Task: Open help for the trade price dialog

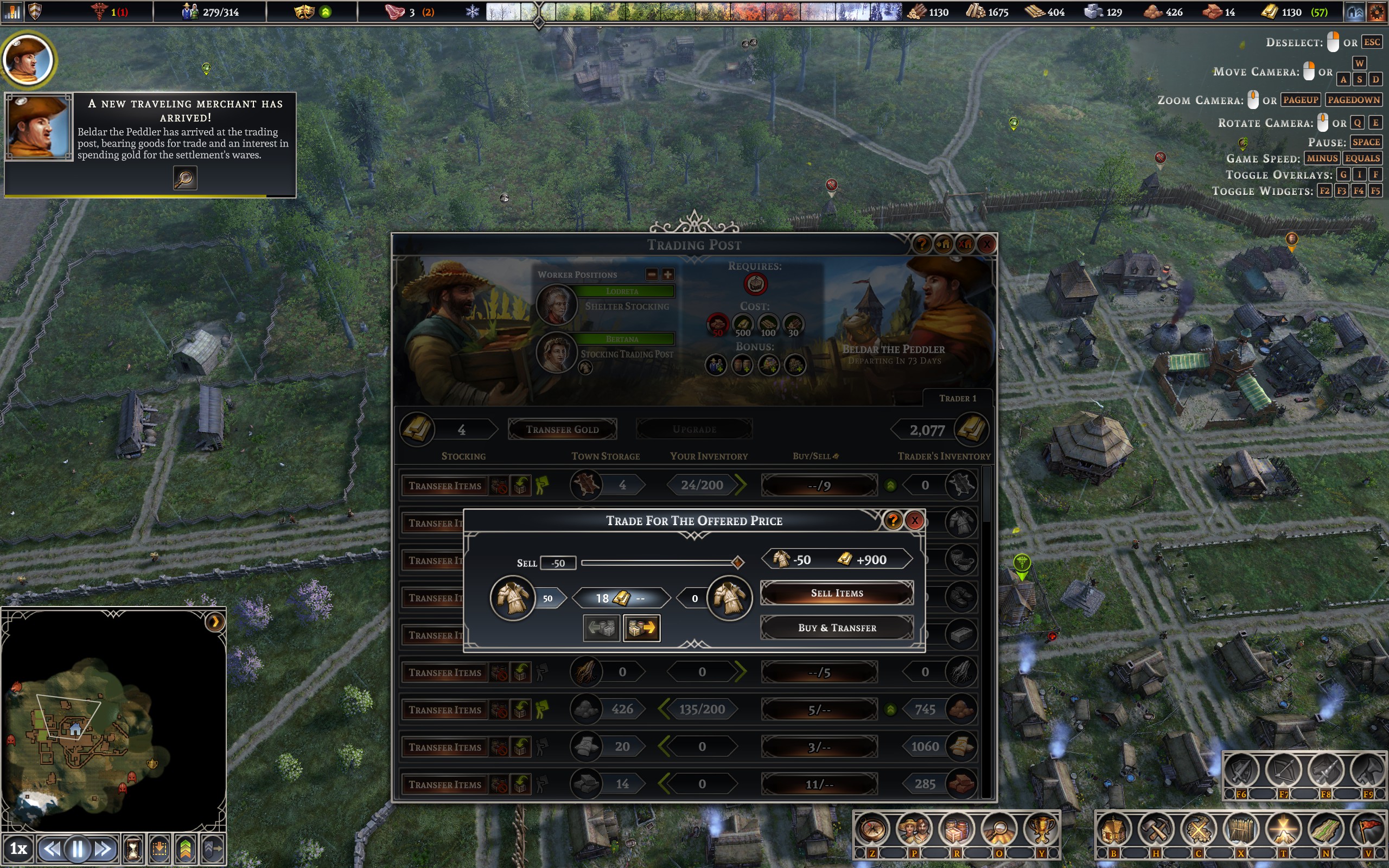Action: pos(893,521)
